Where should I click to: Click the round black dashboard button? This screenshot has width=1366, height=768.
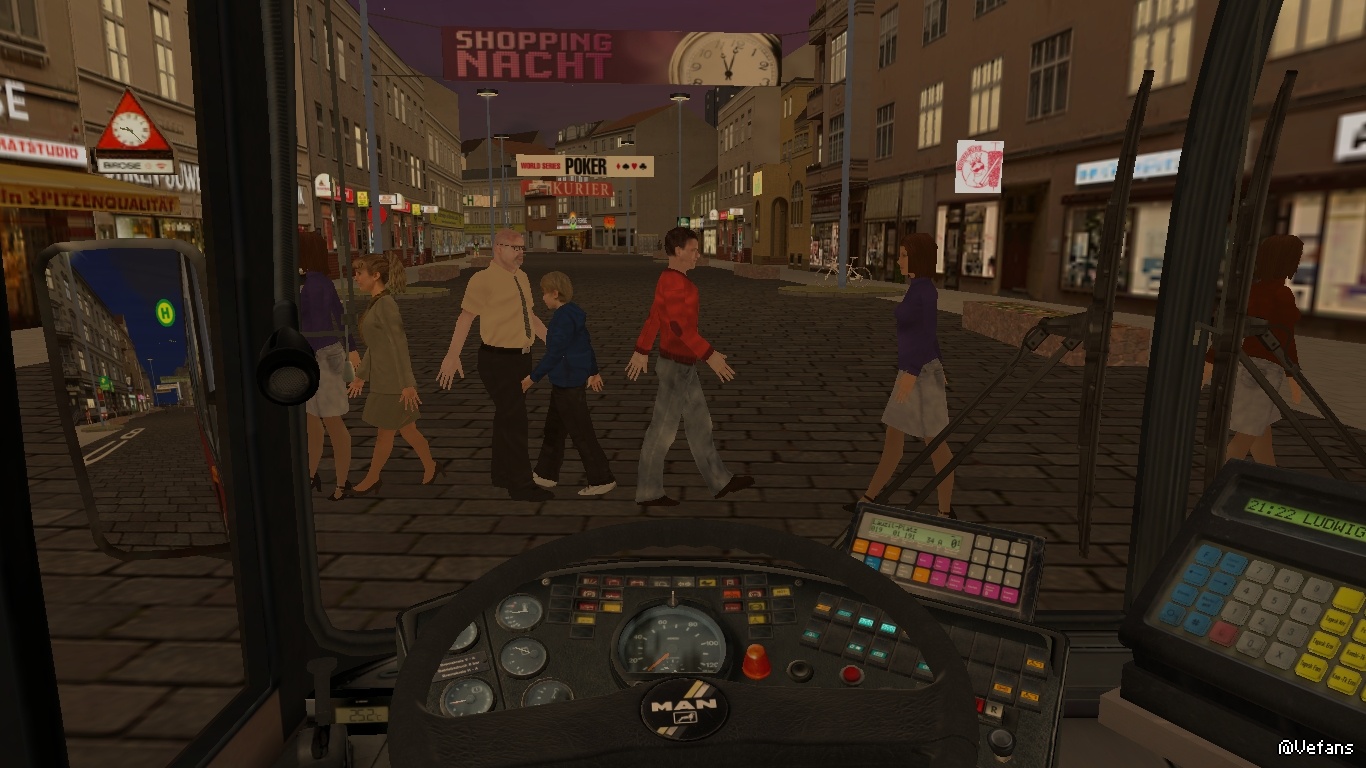tap(800, 670)
